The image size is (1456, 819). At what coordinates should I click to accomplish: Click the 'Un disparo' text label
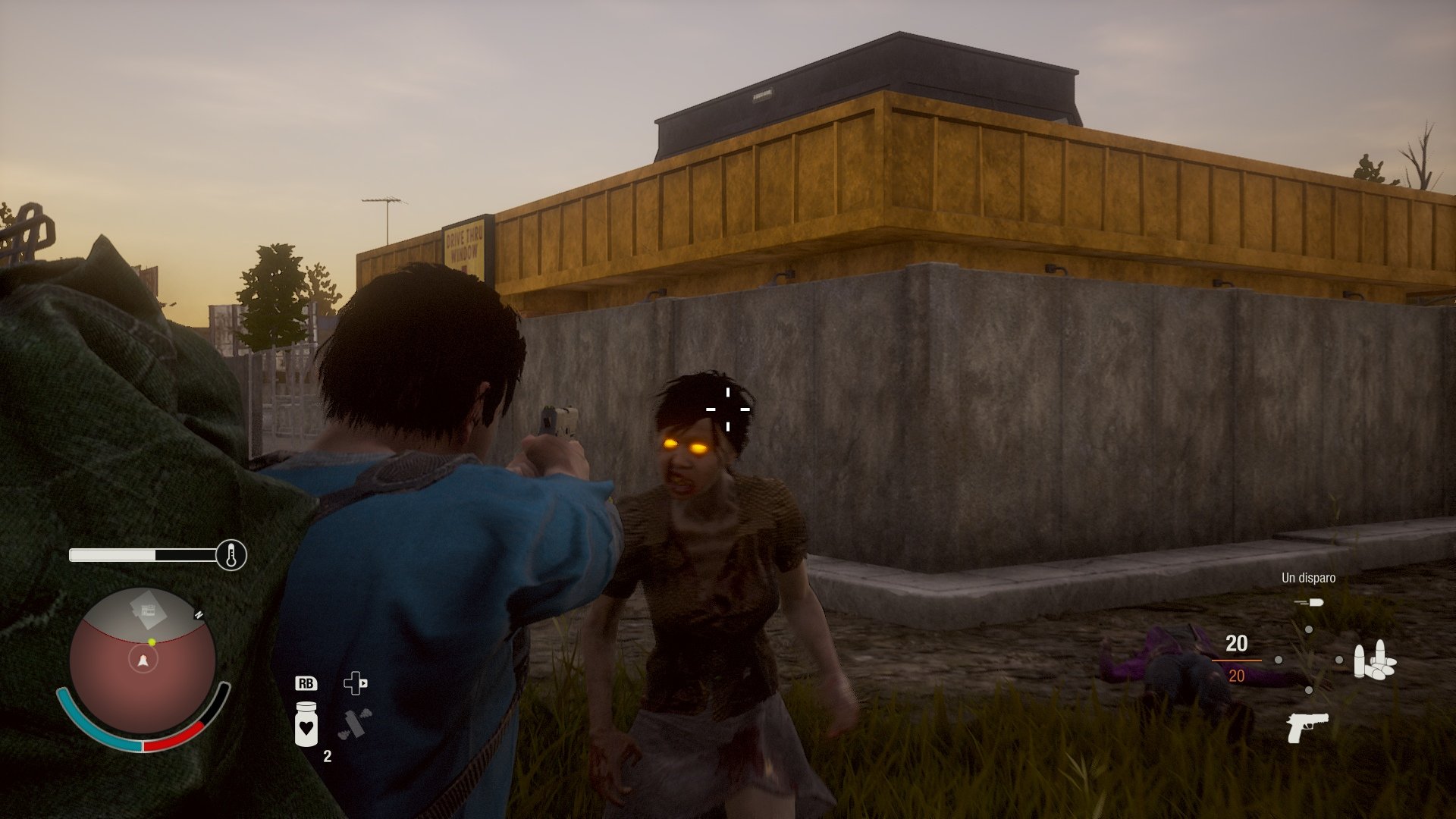tap(1308, 577)
